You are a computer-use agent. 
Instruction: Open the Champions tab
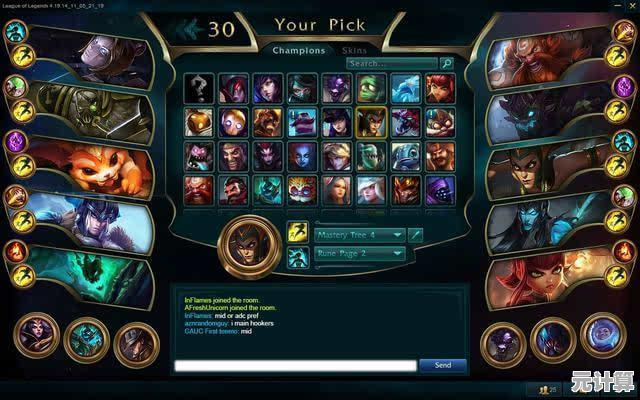tap(299, 49)
